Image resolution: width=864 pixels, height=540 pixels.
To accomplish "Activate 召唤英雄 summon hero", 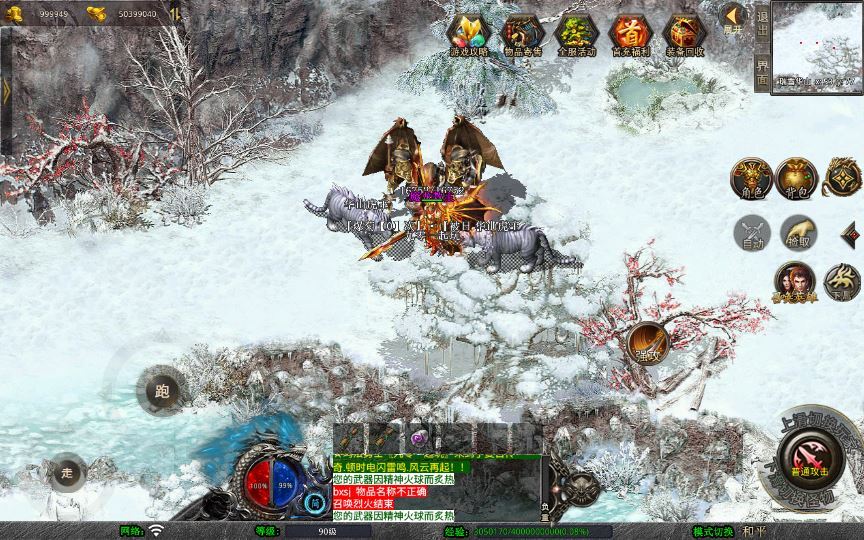I will click(794, 283).
